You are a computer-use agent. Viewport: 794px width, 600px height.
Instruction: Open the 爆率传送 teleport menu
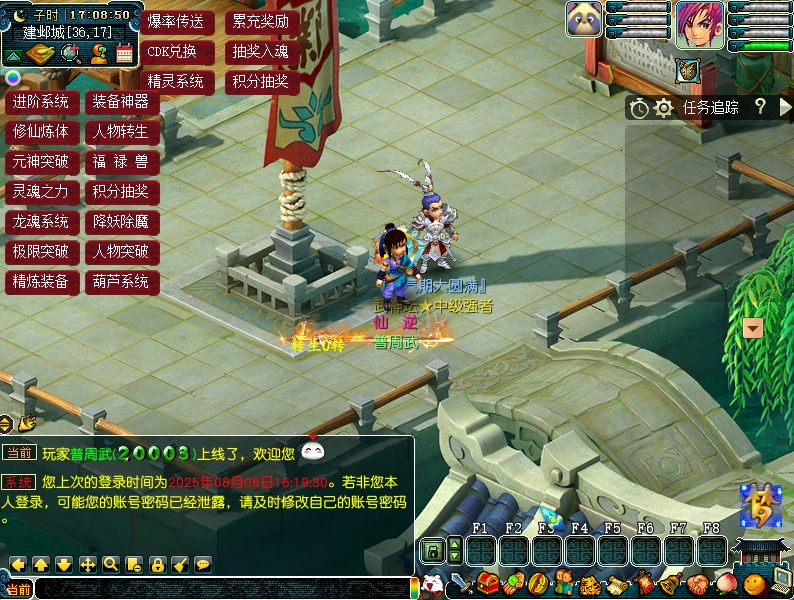(x=176, y=21)
